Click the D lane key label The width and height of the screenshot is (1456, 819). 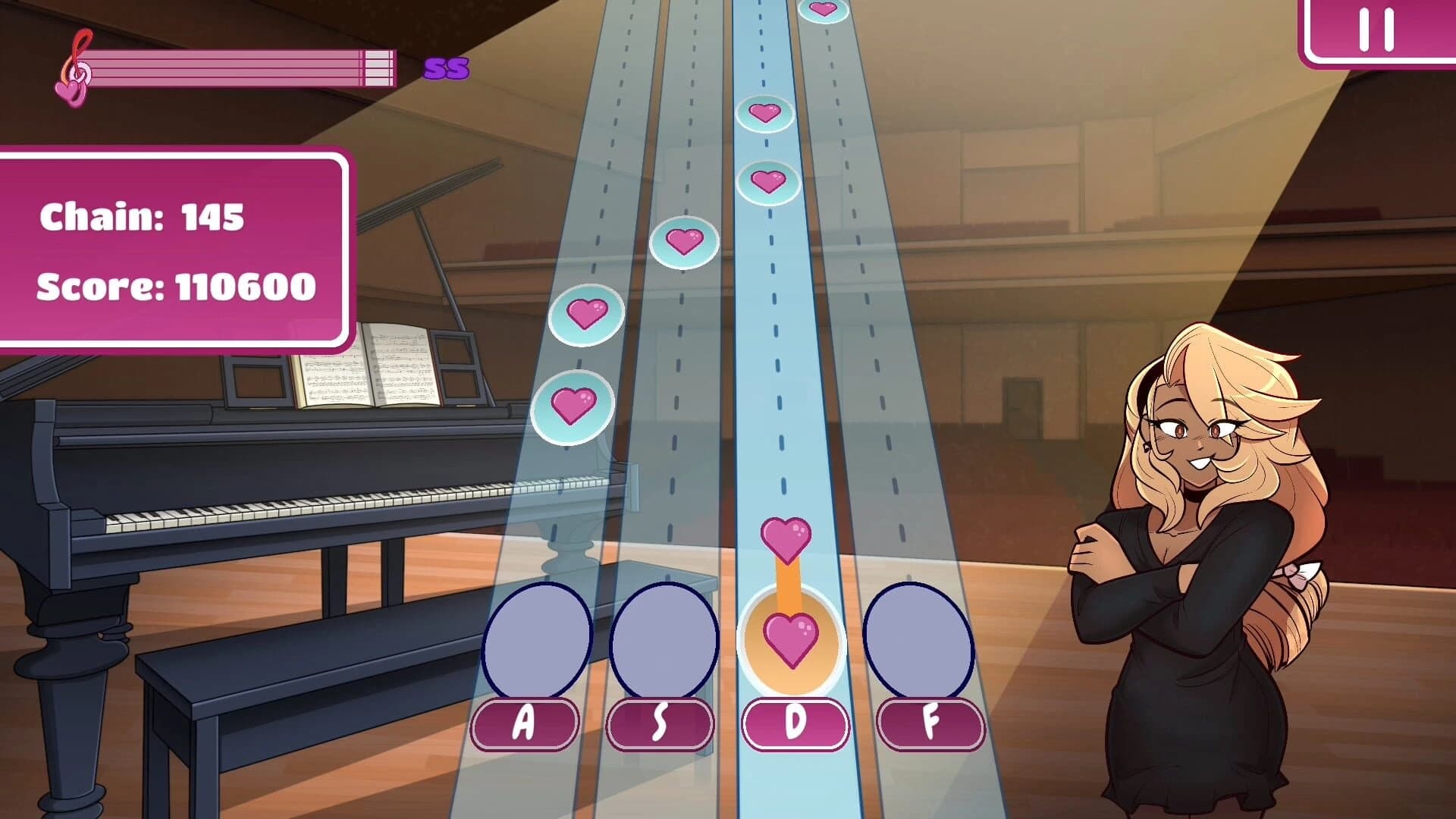coord(794,722)
